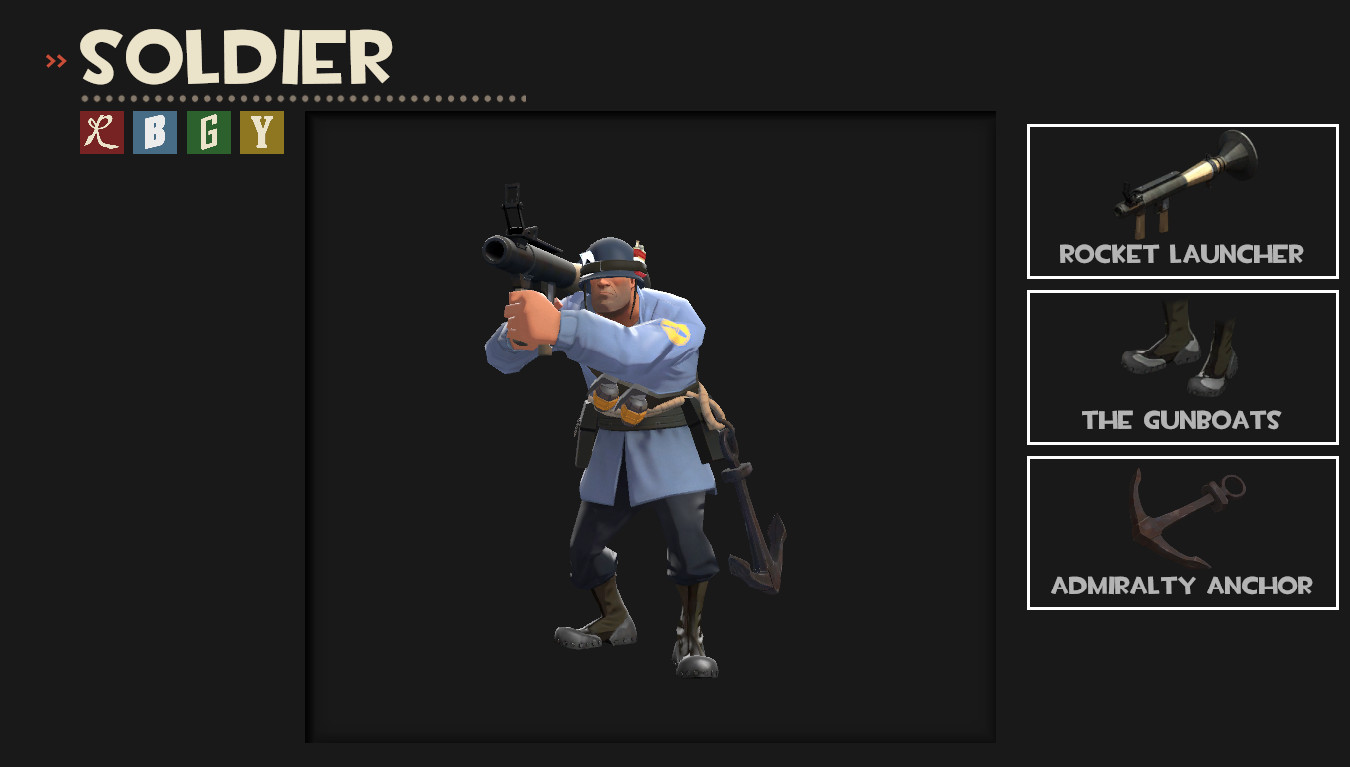Screen dimensions: 1350x767
Task: Open the ADMIRALTY ANCHOR item slot
Action: click(1182, 532)
